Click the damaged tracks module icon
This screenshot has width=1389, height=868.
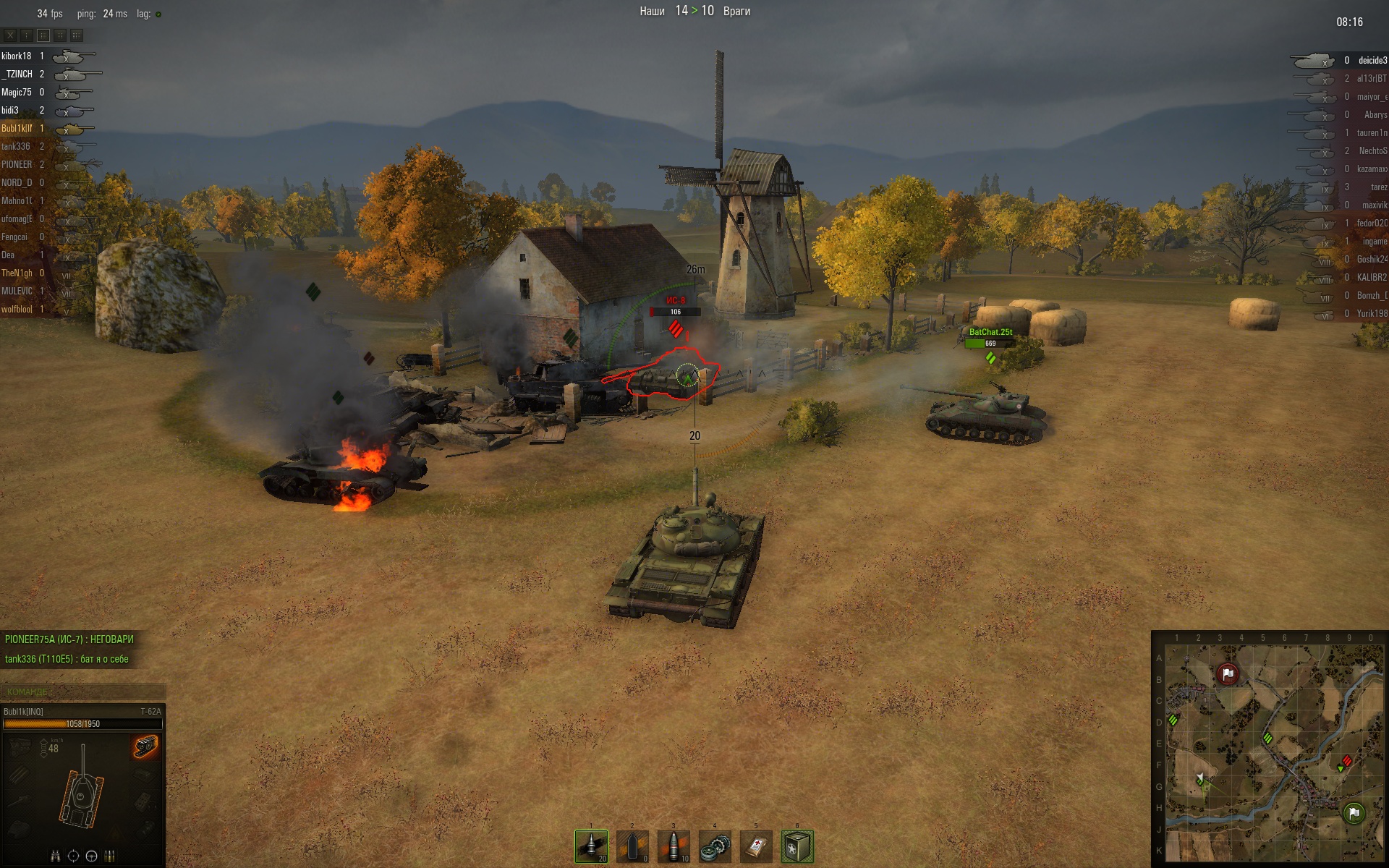145,746
